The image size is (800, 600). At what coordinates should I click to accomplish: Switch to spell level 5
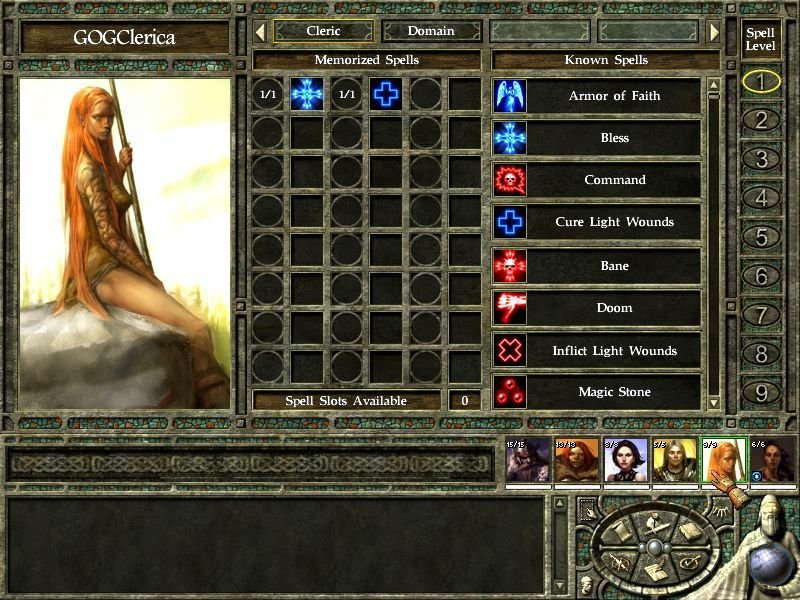761,238
